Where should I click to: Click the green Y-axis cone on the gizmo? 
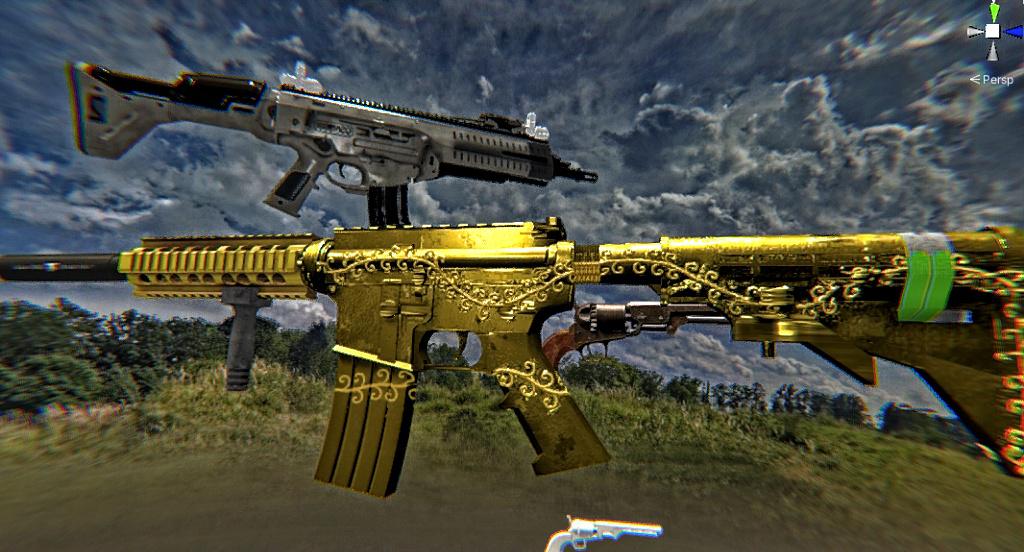(993, 11)
